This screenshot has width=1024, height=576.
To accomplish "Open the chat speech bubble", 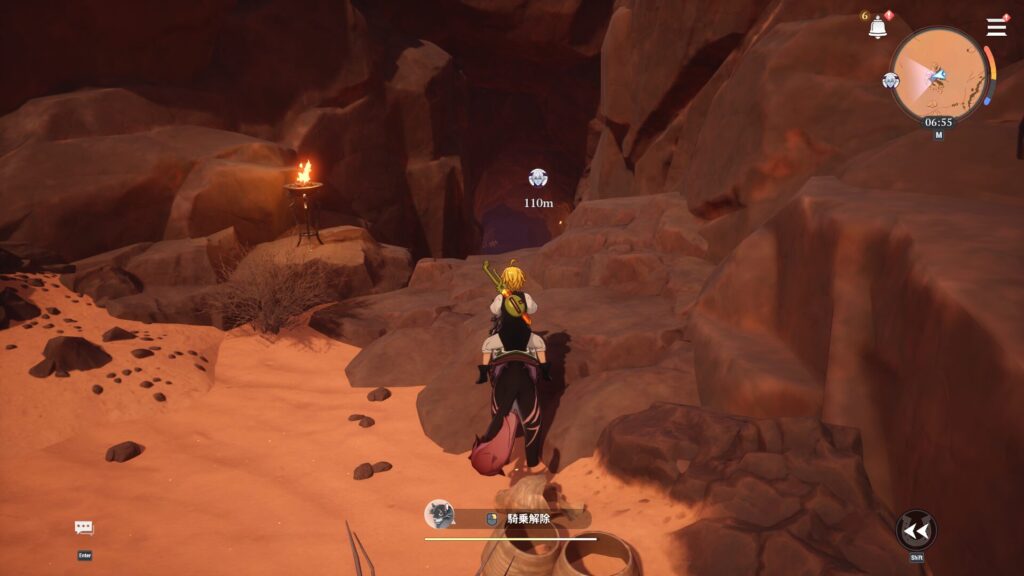I will coord(84,528).
